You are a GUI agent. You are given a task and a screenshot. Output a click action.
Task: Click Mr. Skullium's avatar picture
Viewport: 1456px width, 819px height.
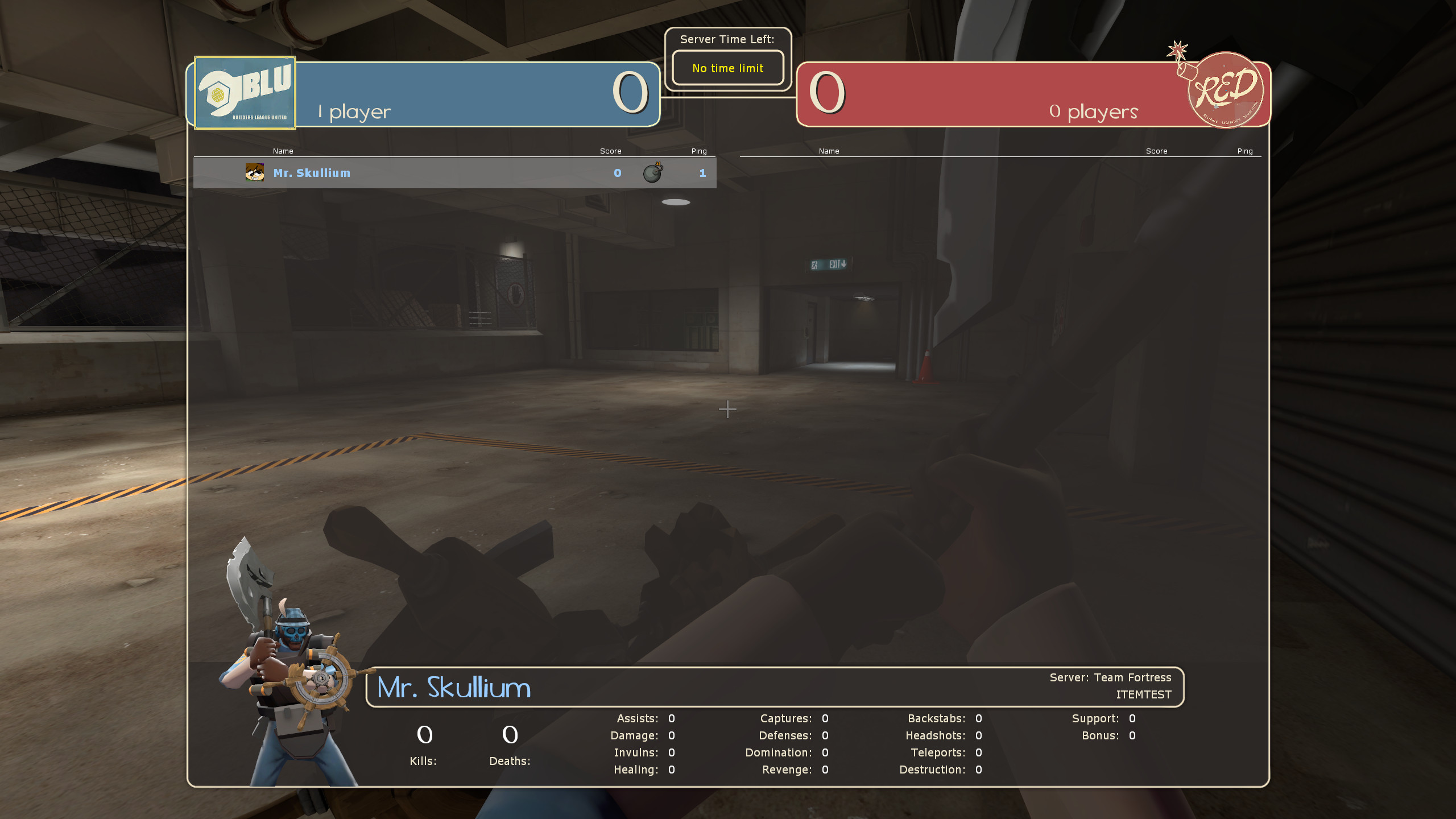[255, 172]
